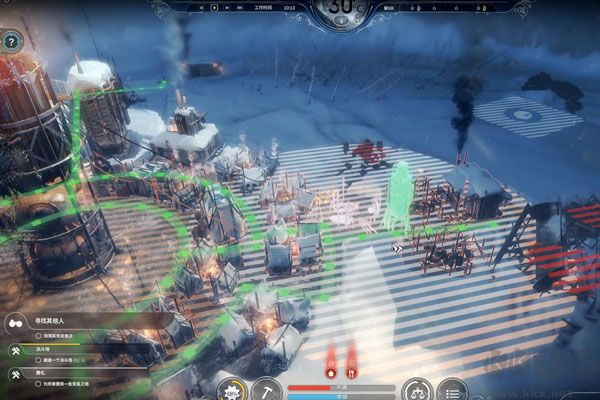600x400 pixels.
Task: Click the red hunger fork-and-knife alert icon
Action: coord(351,372)
